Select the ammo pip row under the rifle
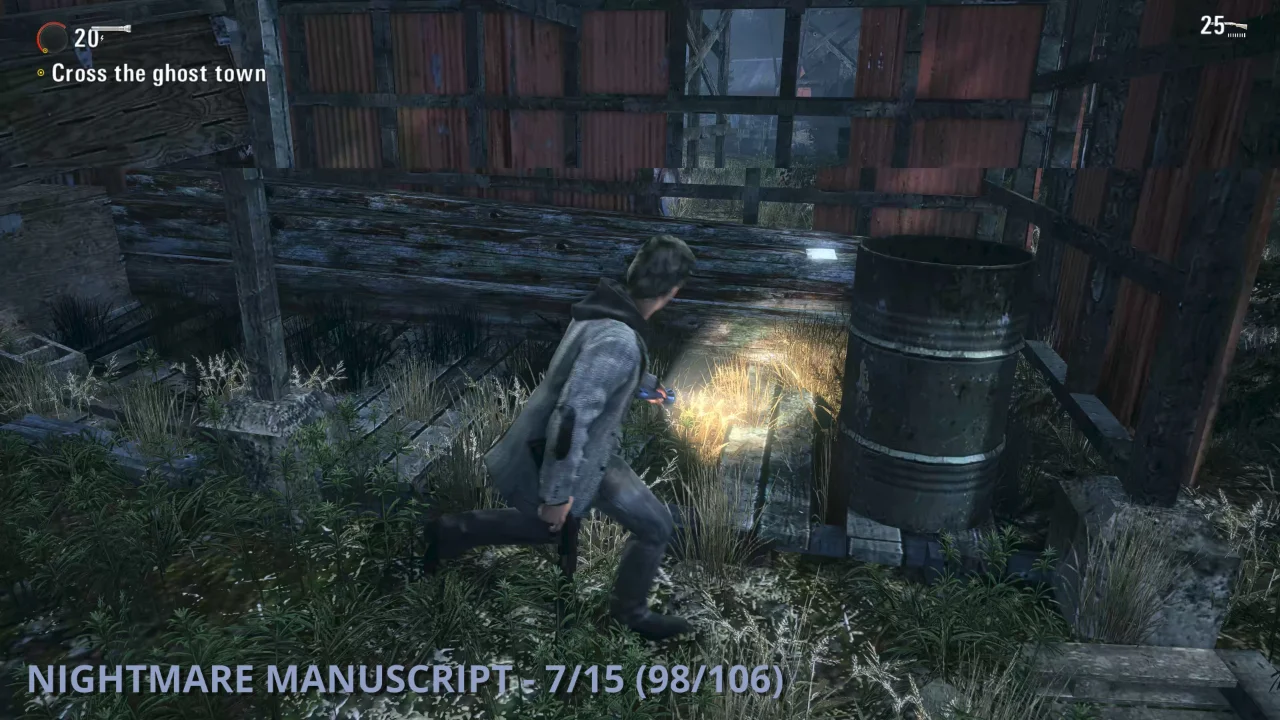The image size is (1280, 720). click(1236, 33)
